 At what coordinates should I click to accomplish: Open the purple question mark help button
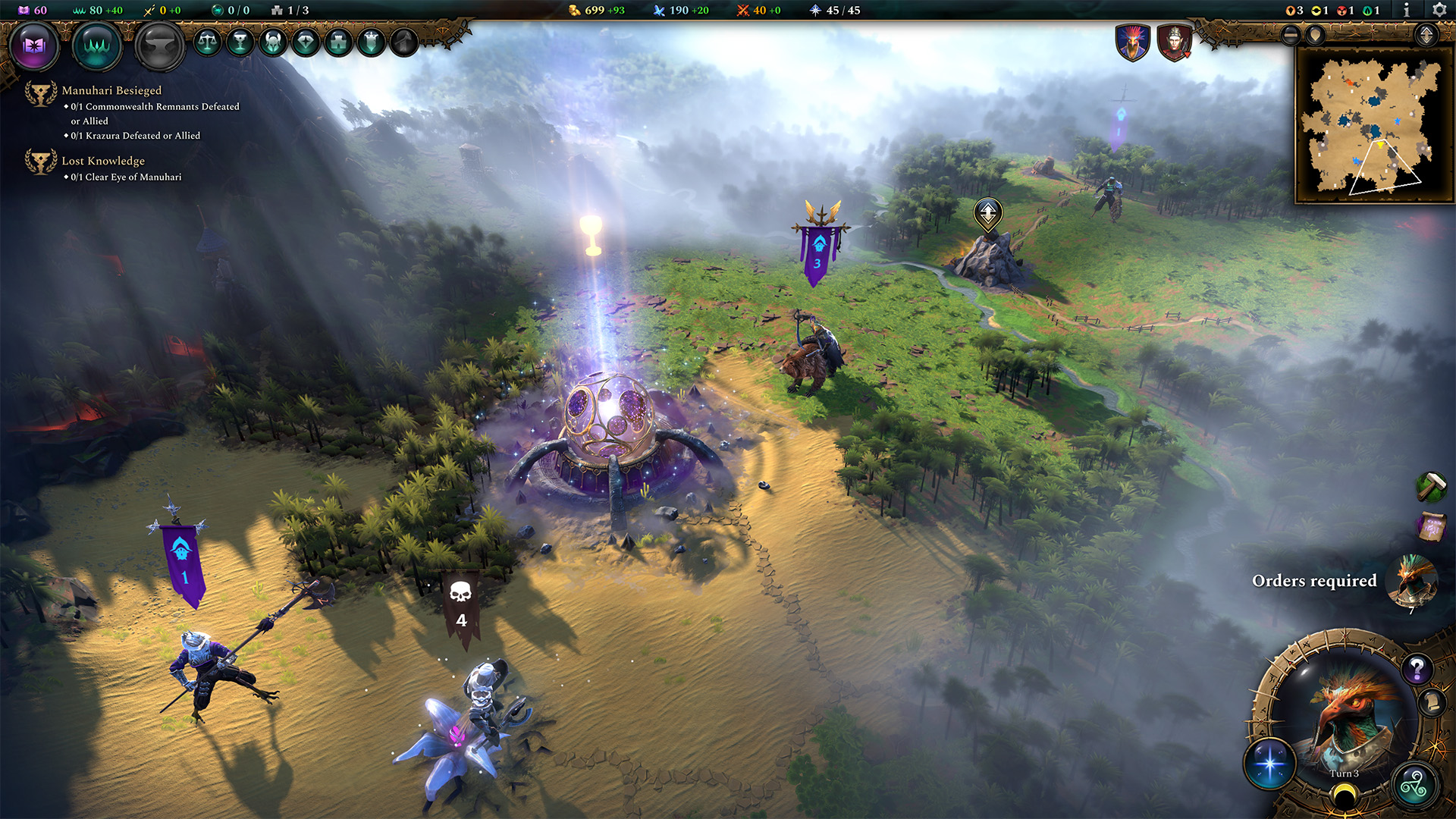click(1416, 669)
